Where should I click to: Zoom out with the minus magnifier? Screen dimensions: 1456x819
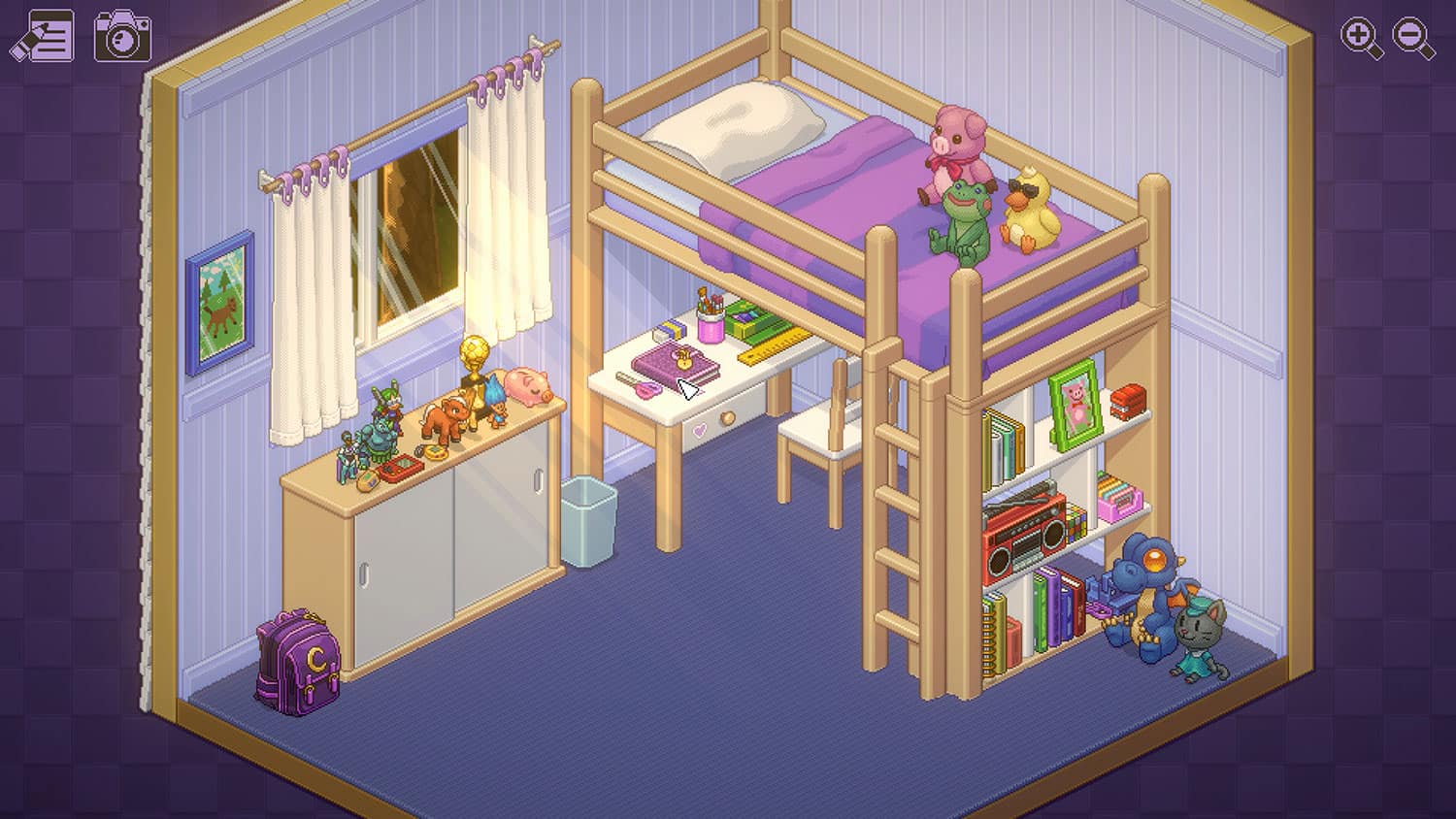click(x=1413, y=39)
